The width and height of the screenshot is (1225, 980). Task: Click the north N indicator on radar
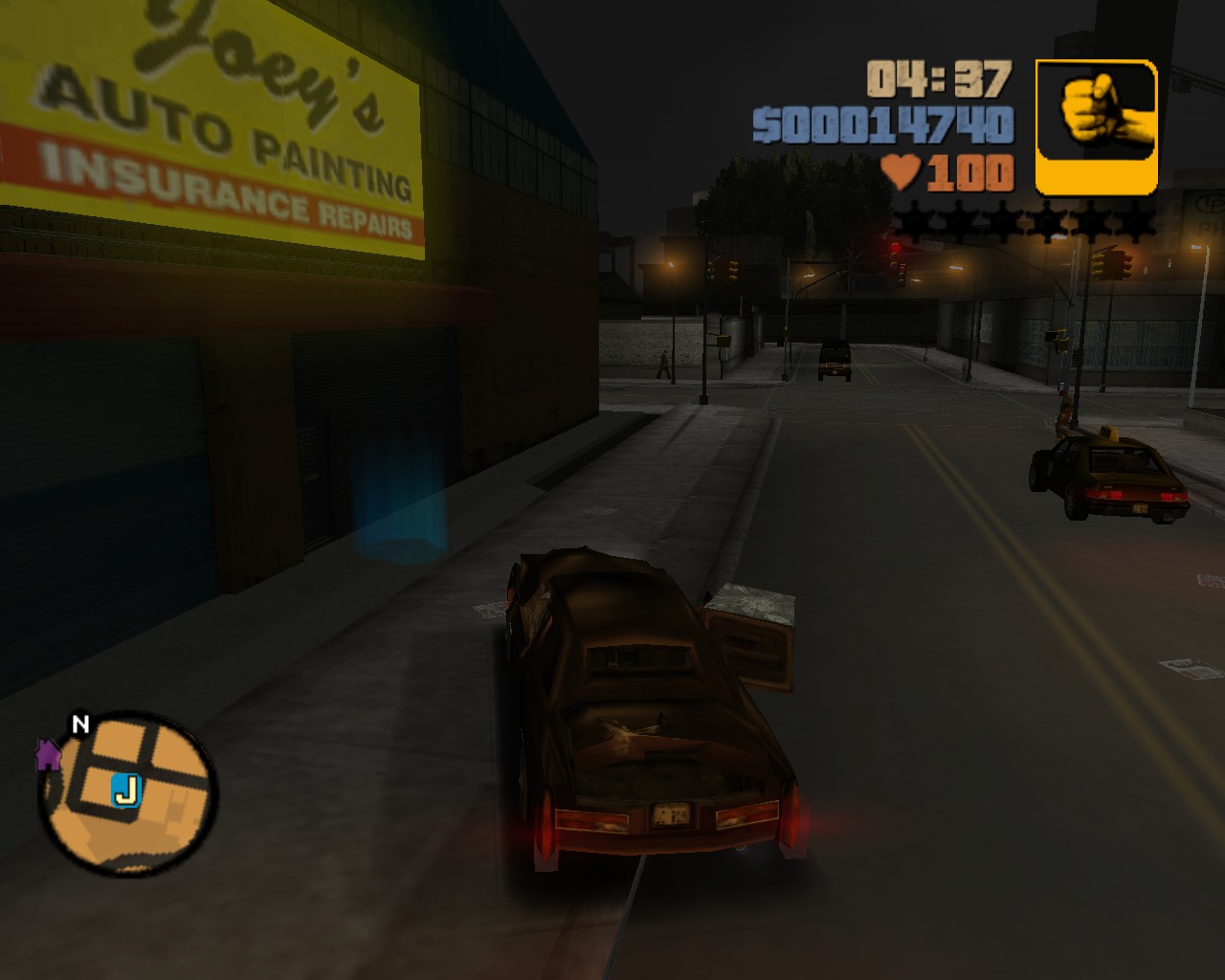click(80, 724)
